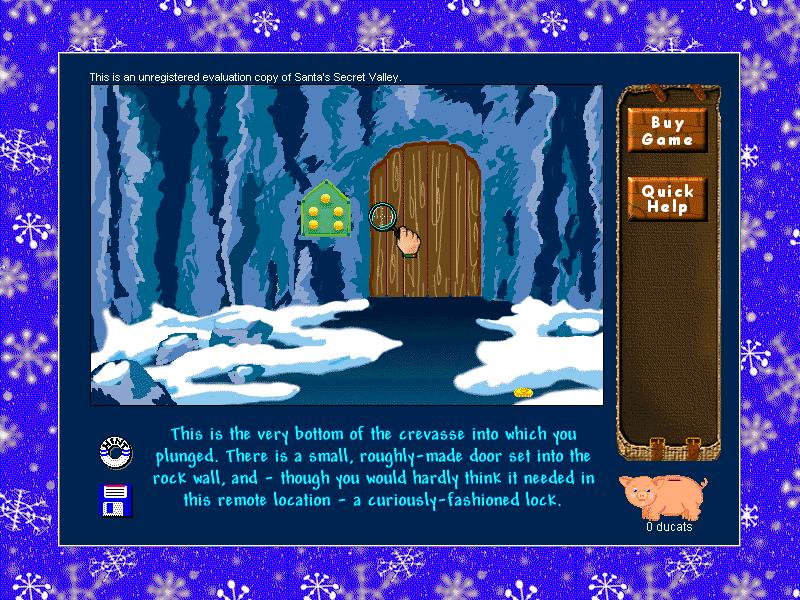This screenshot has height=600, width=800.
Task: Open Quick Help
Action: [666, 199]
